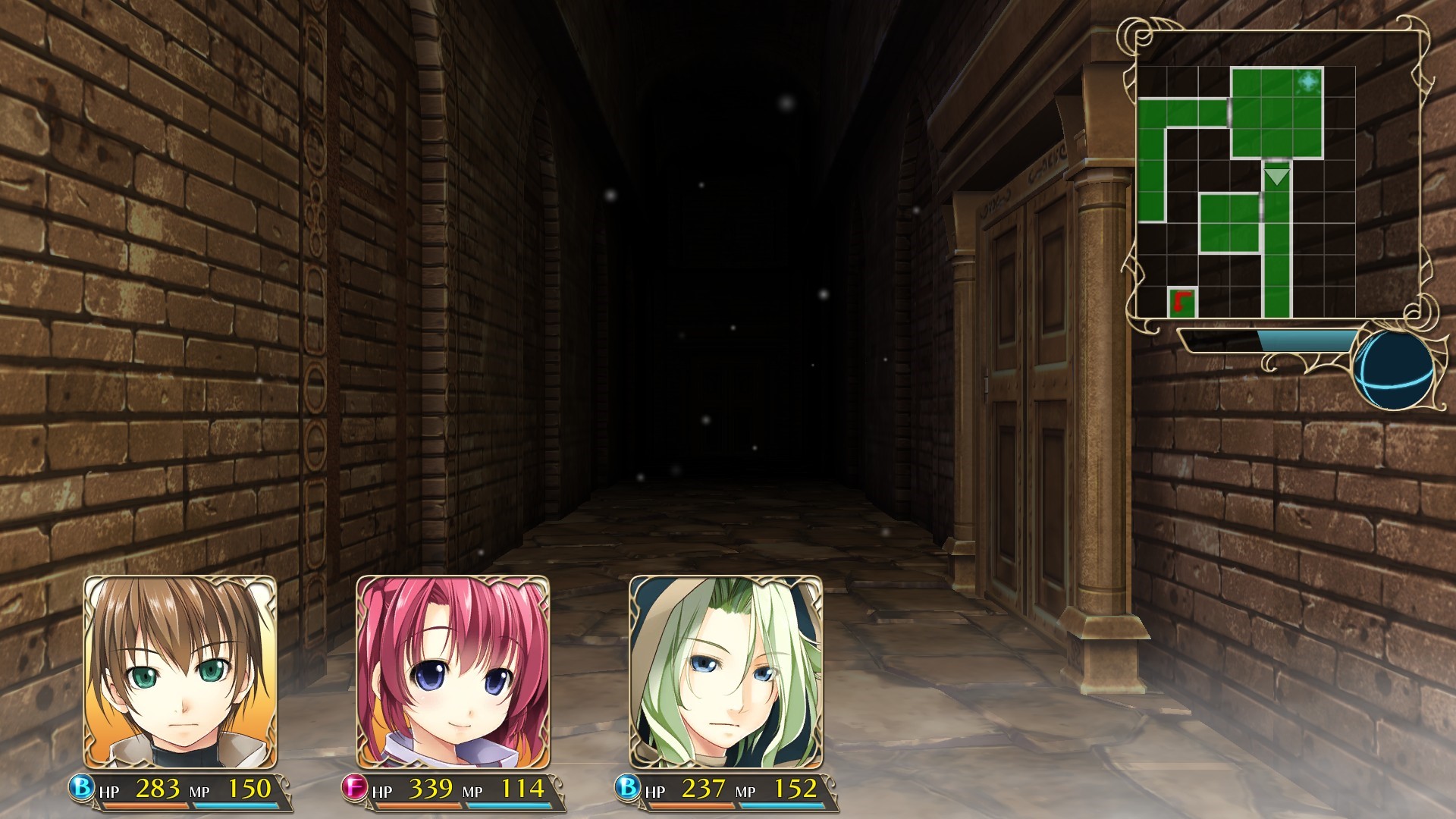Viewport: 1456px width, 819px height.
Task: Open the dungeon minimap
Action: point(1245,192)
